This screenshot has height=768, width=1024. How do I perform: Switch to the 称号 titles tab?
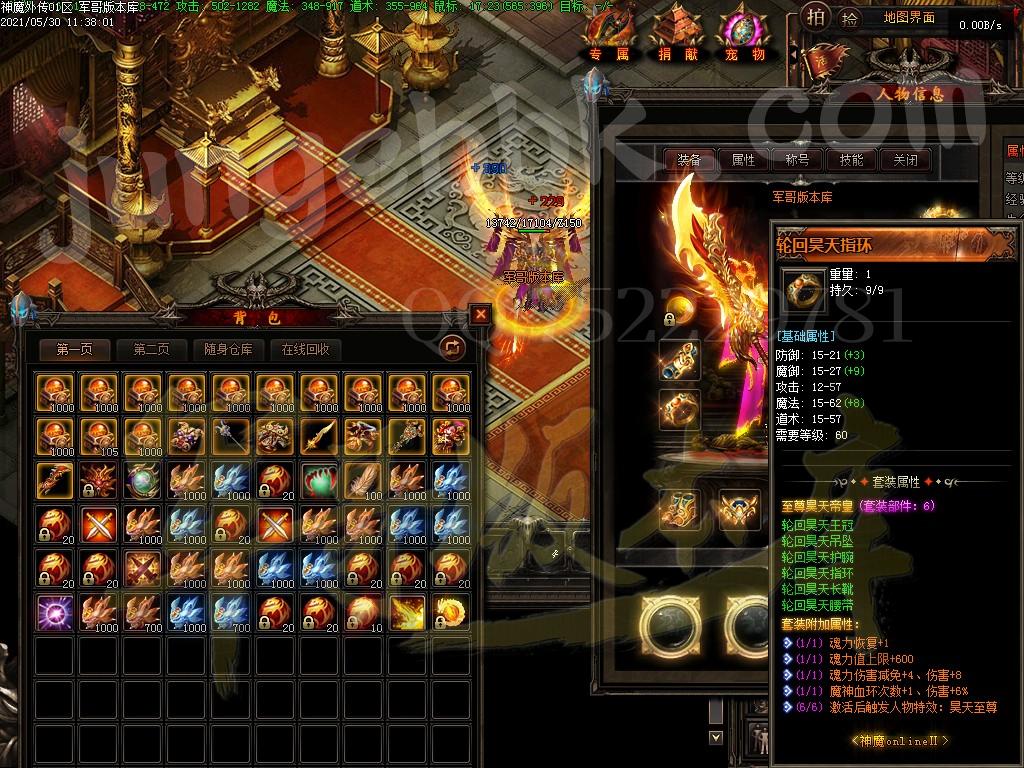[x=797, y=159]
